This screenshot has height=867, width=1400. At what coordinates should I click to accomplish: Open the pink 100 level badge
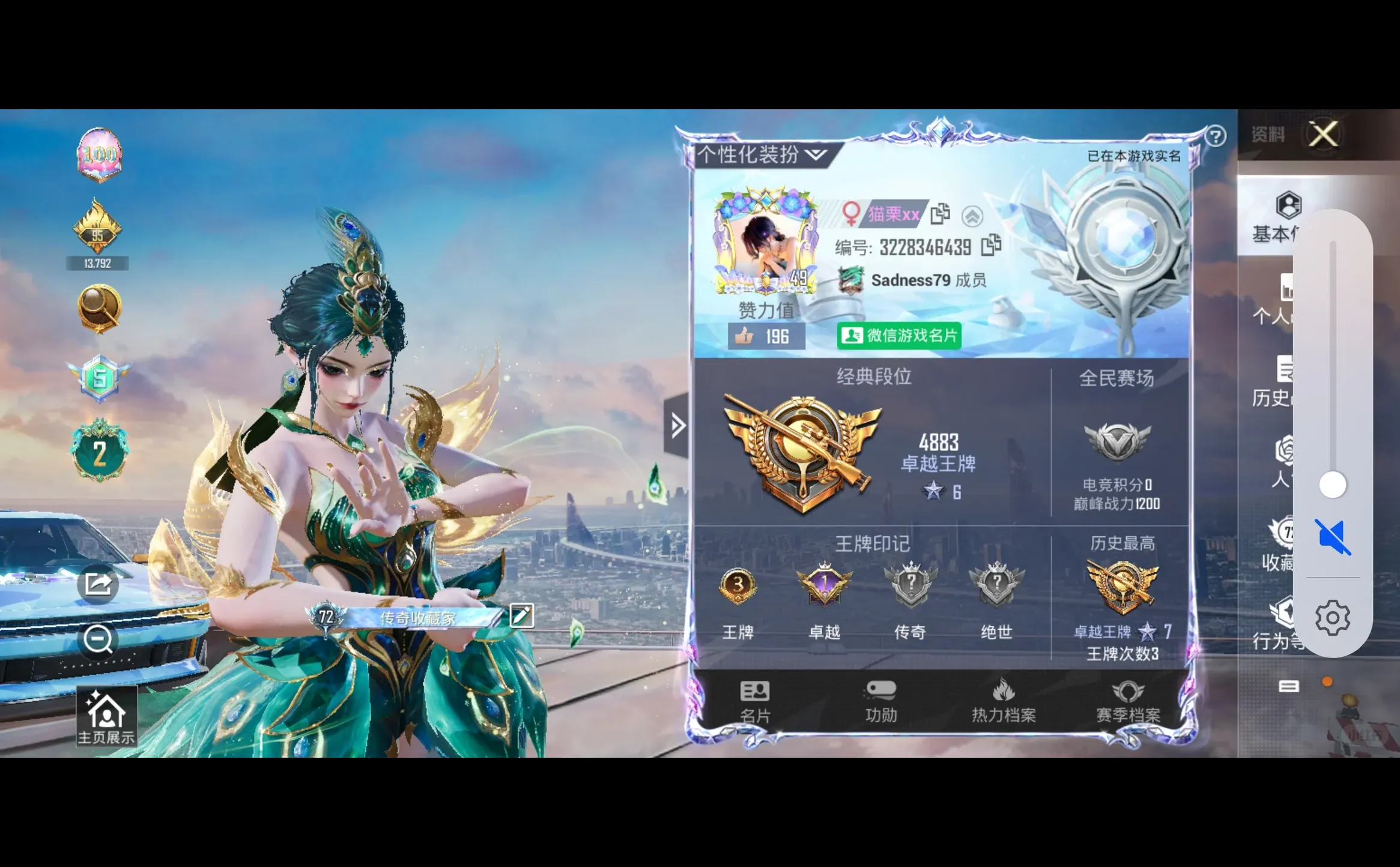point(99,155)
